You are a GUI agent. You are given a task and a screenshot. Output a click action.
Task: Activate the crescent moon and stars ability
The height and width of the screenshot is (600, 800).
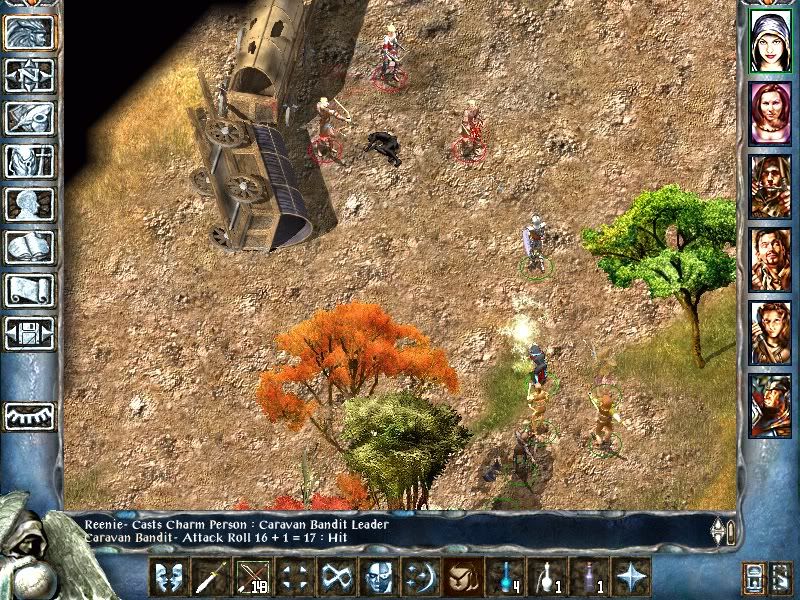click(x=420, y=577)
